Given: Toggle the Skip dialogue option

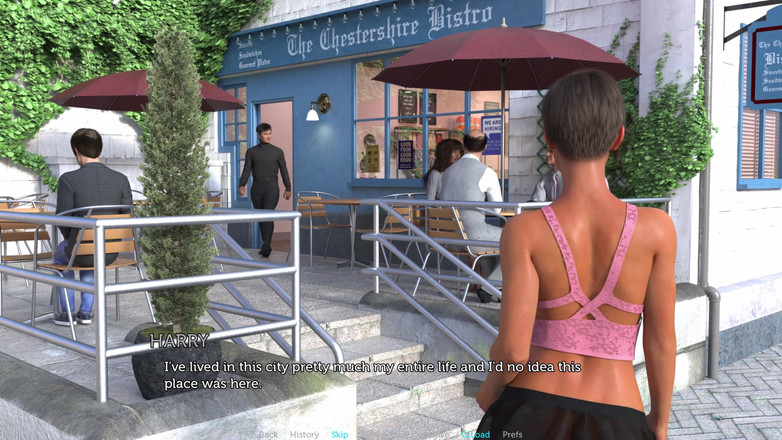Looking at the screenshot, I should pos(340,434).
